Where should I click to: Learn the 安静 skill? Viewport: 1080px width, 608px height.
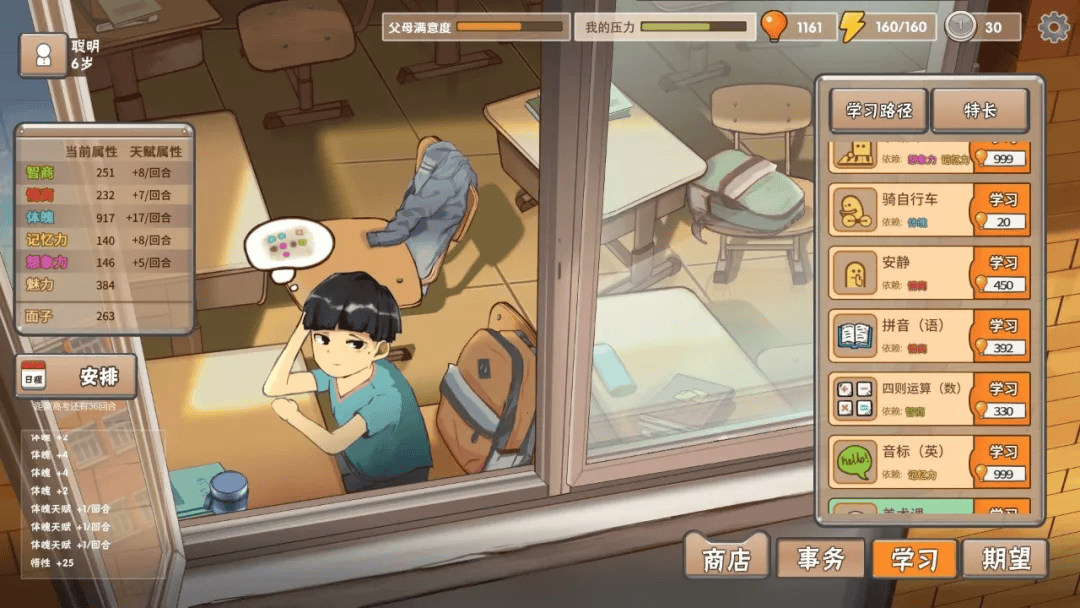pyautogui.click(x=1002, y=272)
